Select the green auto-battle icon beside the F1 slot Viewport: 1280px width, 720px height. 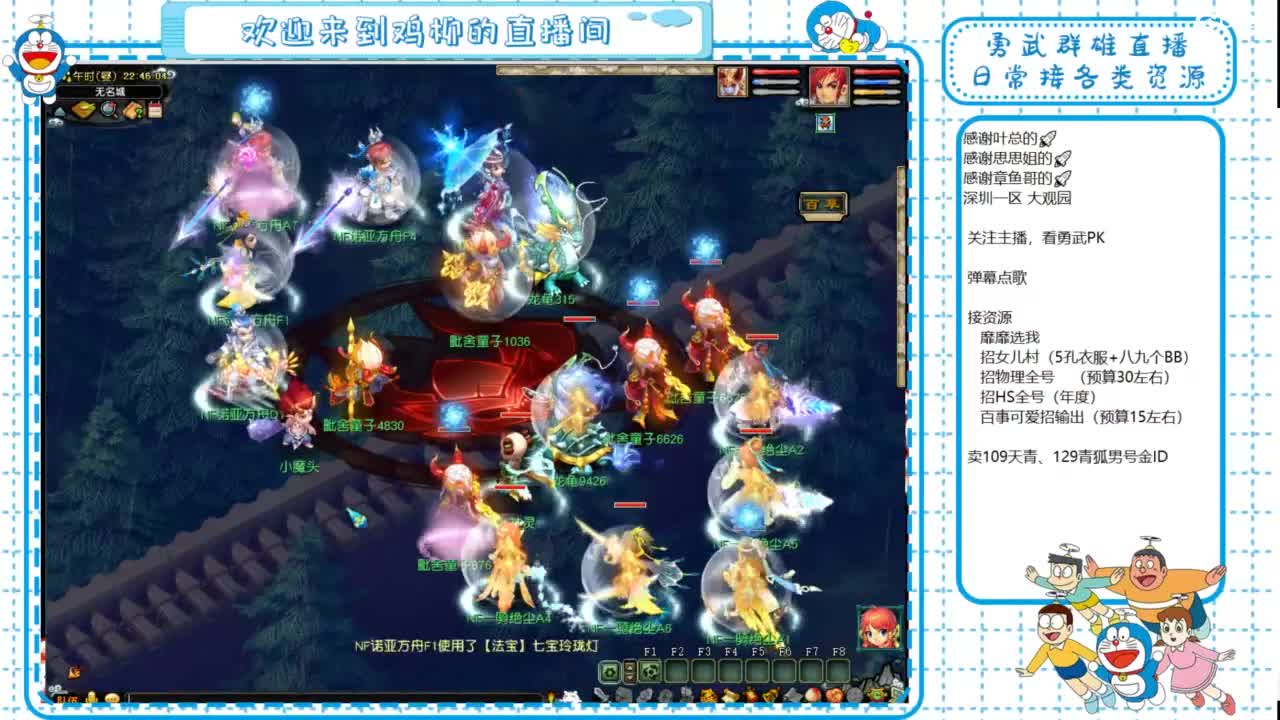(609, 670)
